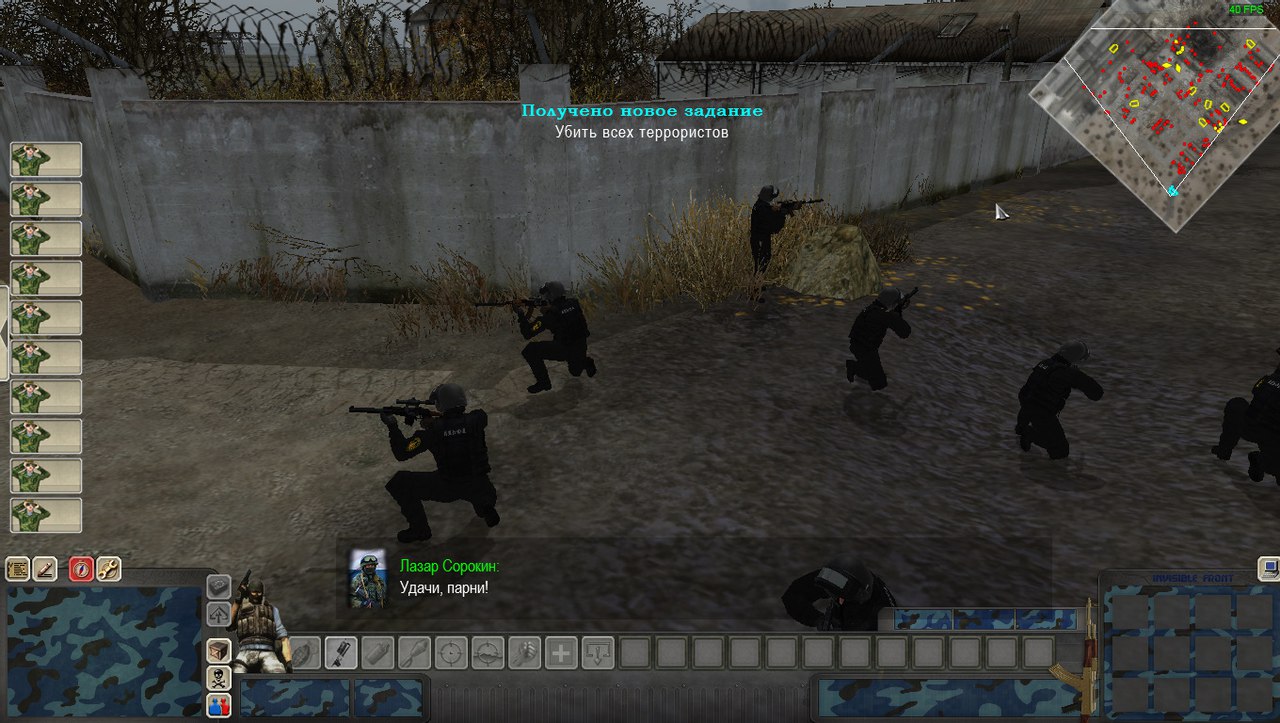1280x723 pixels.
Task: Open the computer monitor icon
Action: (x=1269, y=568)
